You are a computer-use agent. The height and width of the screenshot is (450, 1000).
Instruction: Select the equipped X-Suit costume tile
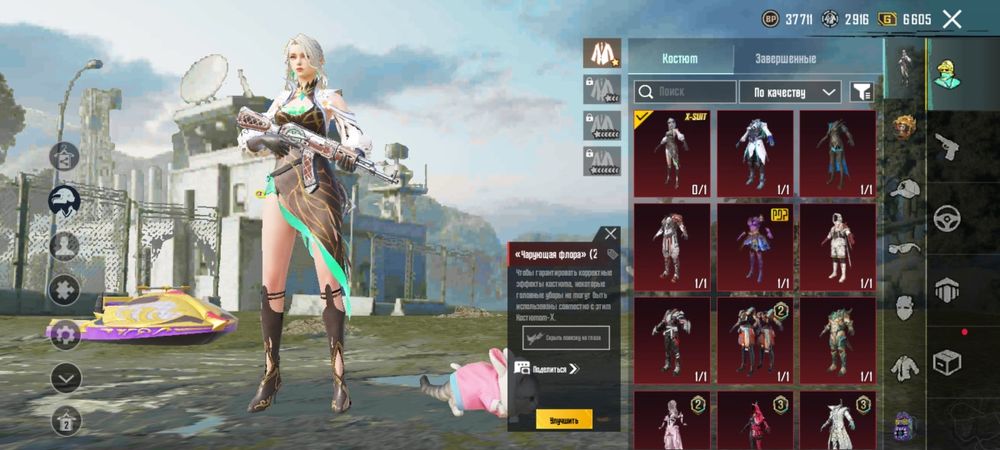(x=671, y=153)
